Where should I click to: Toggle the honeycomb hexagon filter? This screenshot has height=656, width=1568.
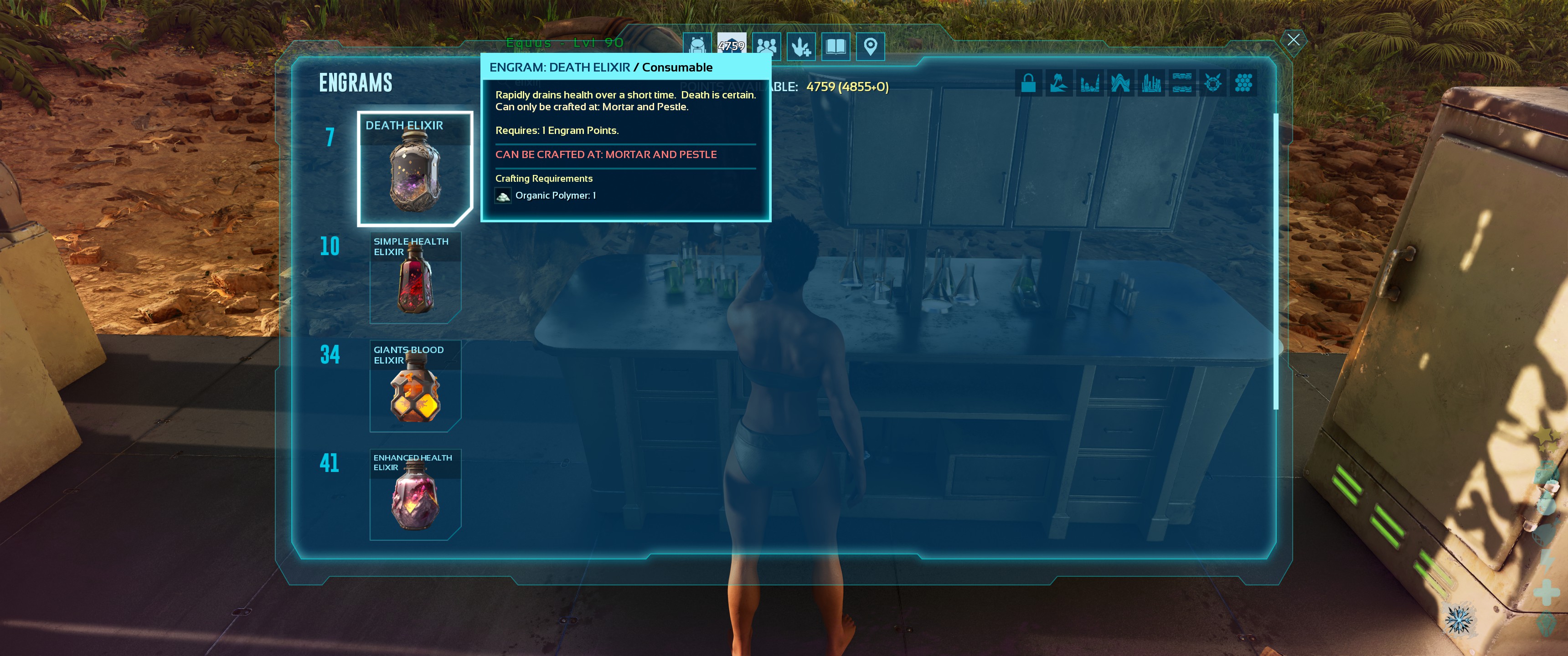[1243, 83]
